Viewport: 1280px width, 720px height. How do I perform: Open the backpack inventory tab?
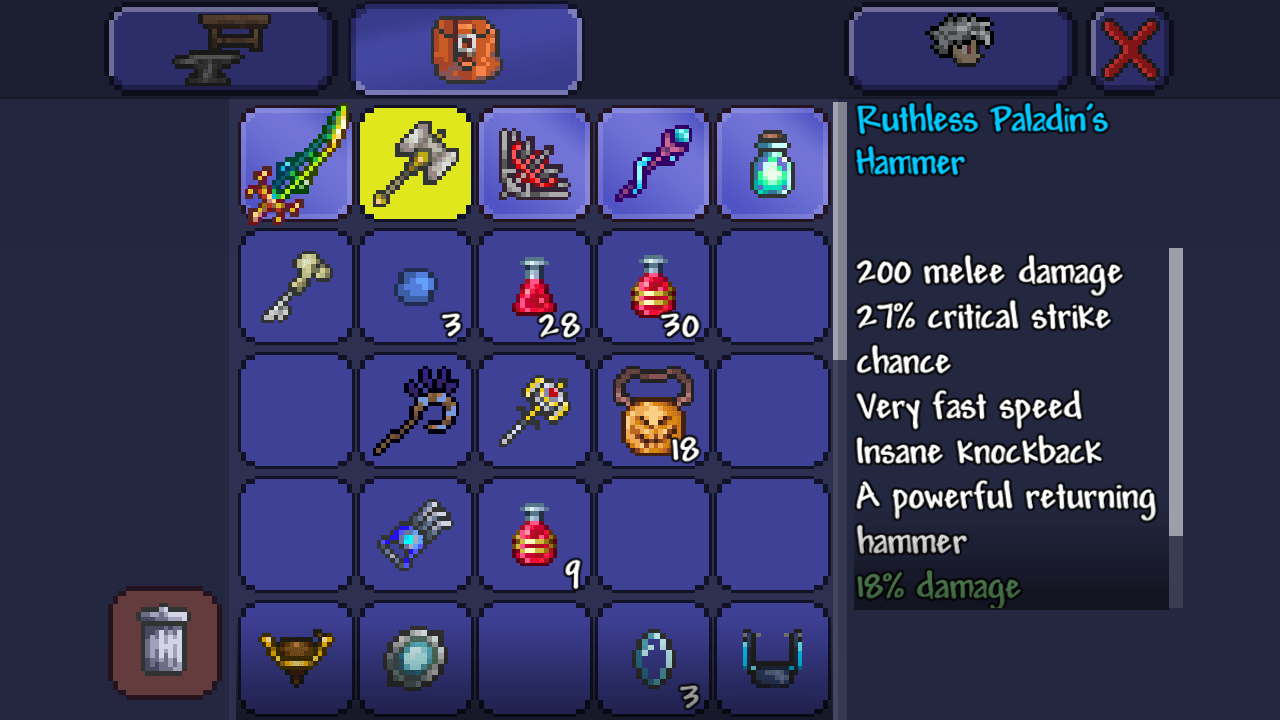tap(466, 47)
